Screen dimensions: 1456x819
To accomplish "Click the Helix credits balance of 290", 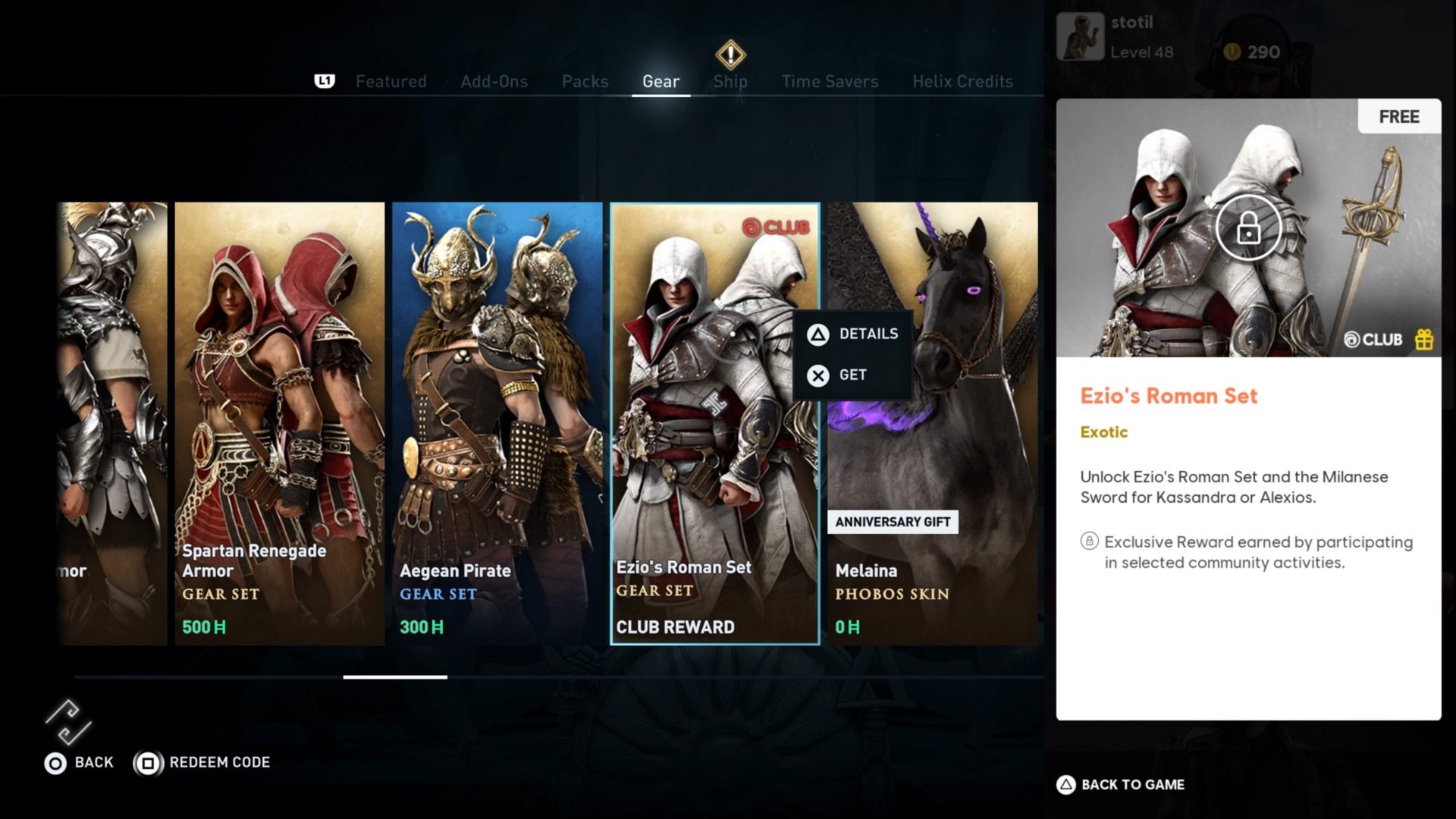I will coord(1252,52).
